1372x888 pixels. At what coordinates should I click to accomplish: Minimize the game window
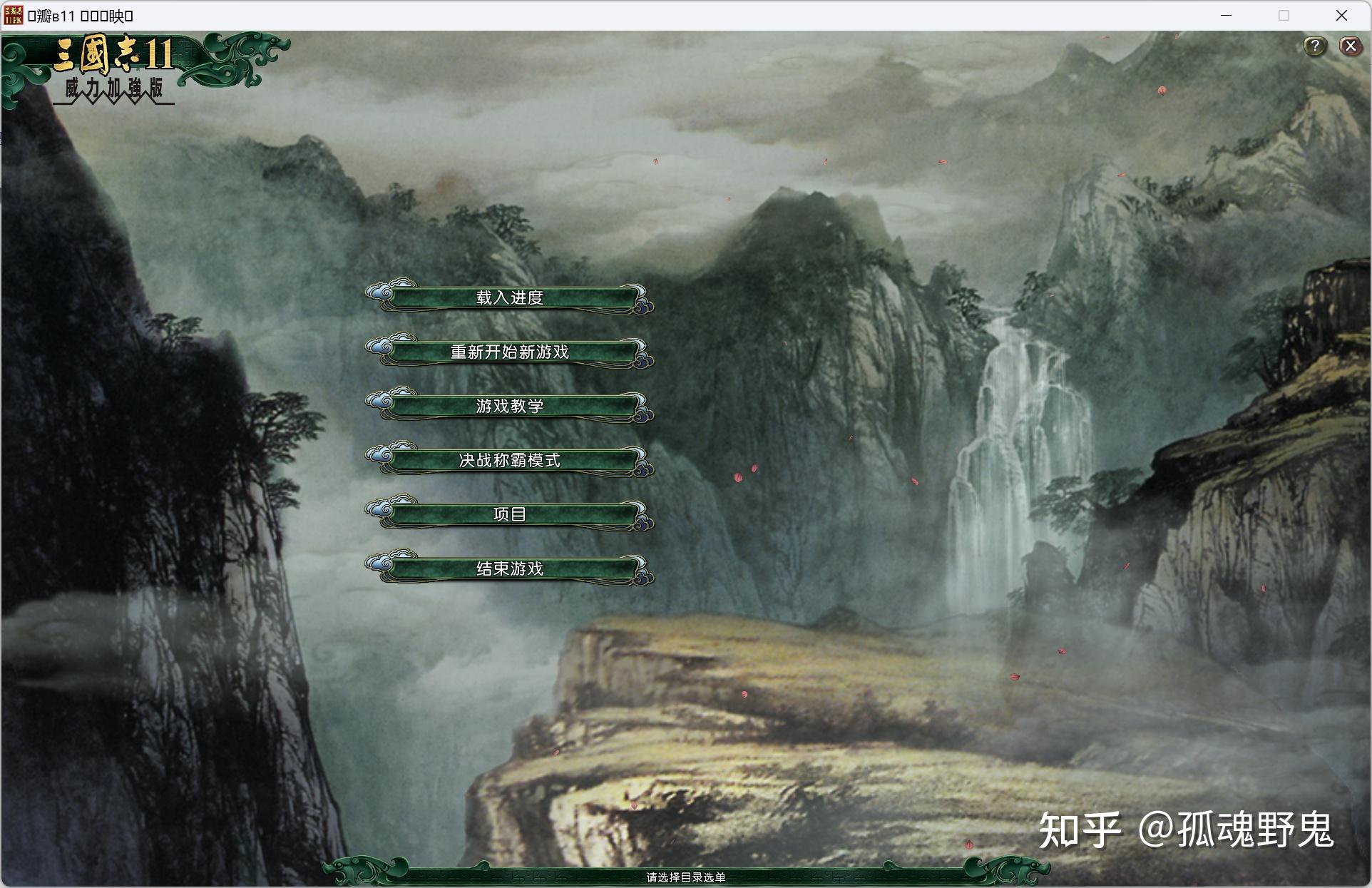tap(1225, 14)
